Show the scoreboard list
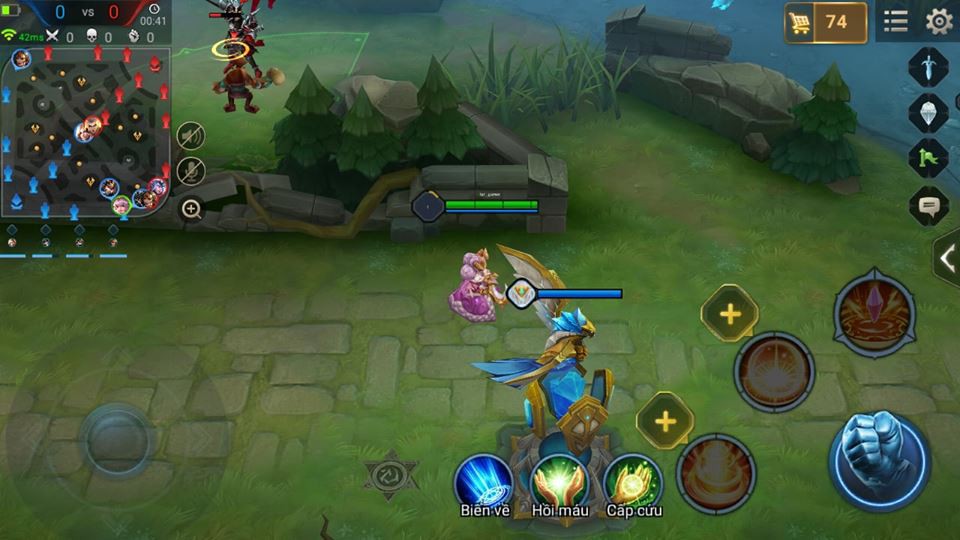The image size is (960, 540). [x=896, y=21]
